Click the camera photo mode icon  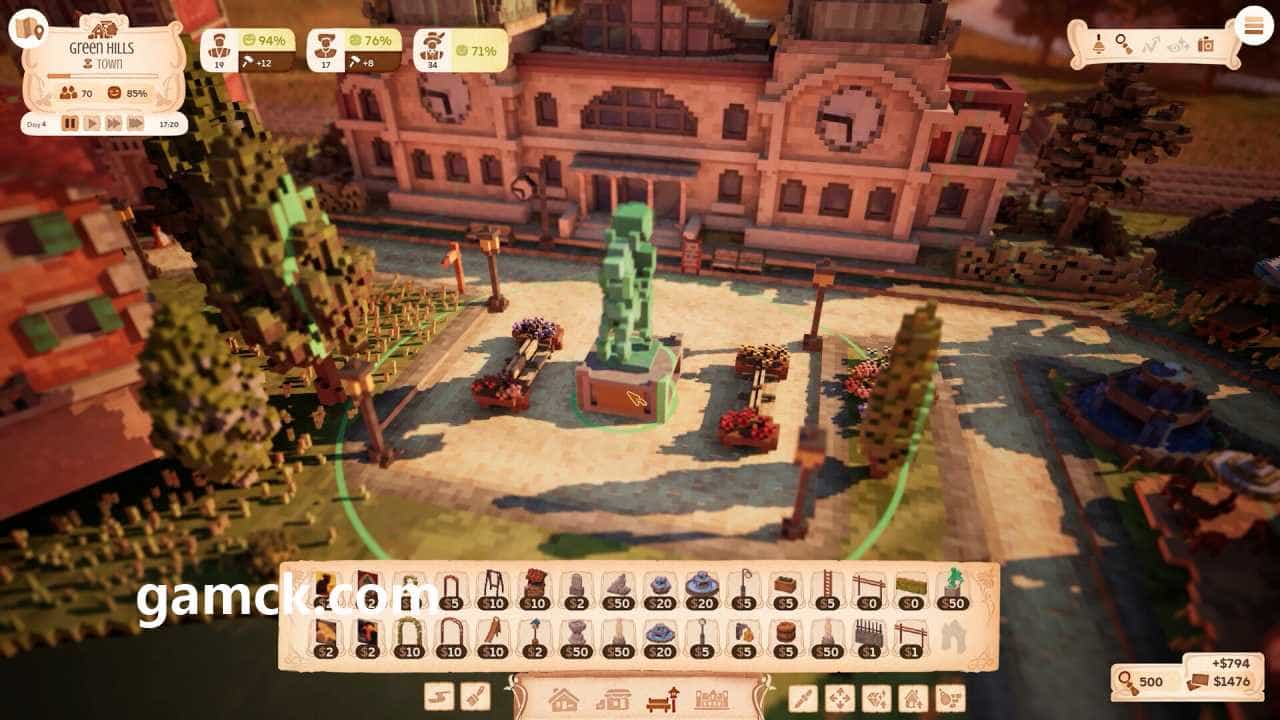pyautogui.click(x=1205, y=44)
